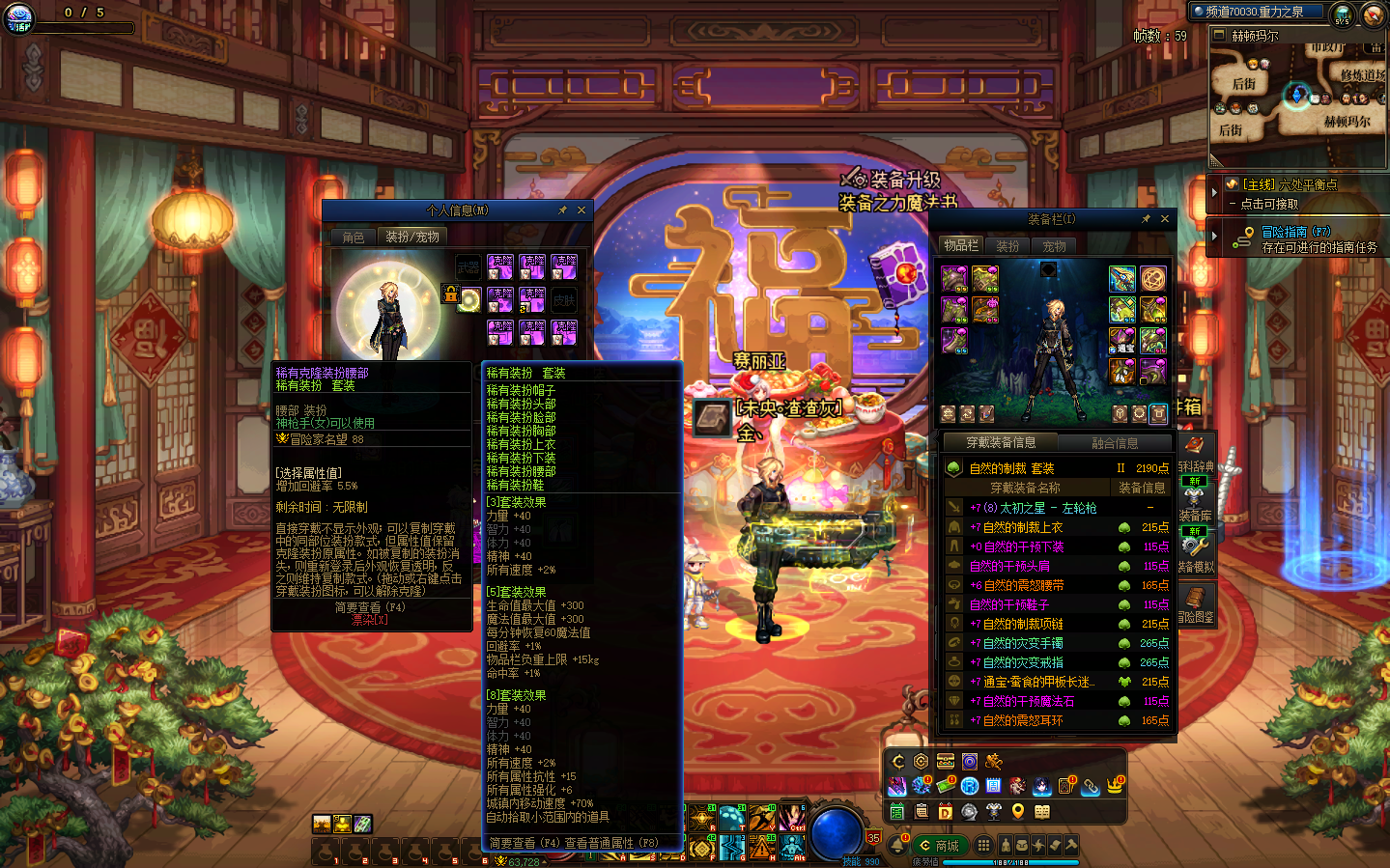This screenshot has height=868, width=1390.
Task: Close the 装备栏 equipment window
Action: (1165, 219)
